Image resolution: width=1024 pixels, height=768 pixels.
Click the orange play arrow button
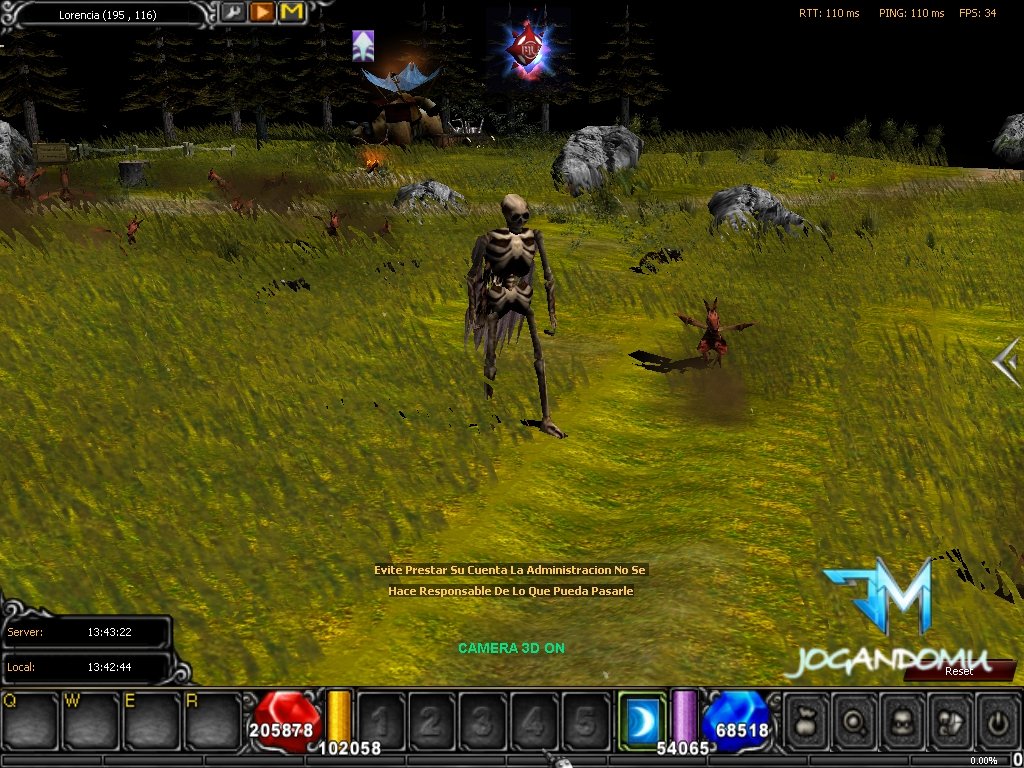click(x=262, y=13)
